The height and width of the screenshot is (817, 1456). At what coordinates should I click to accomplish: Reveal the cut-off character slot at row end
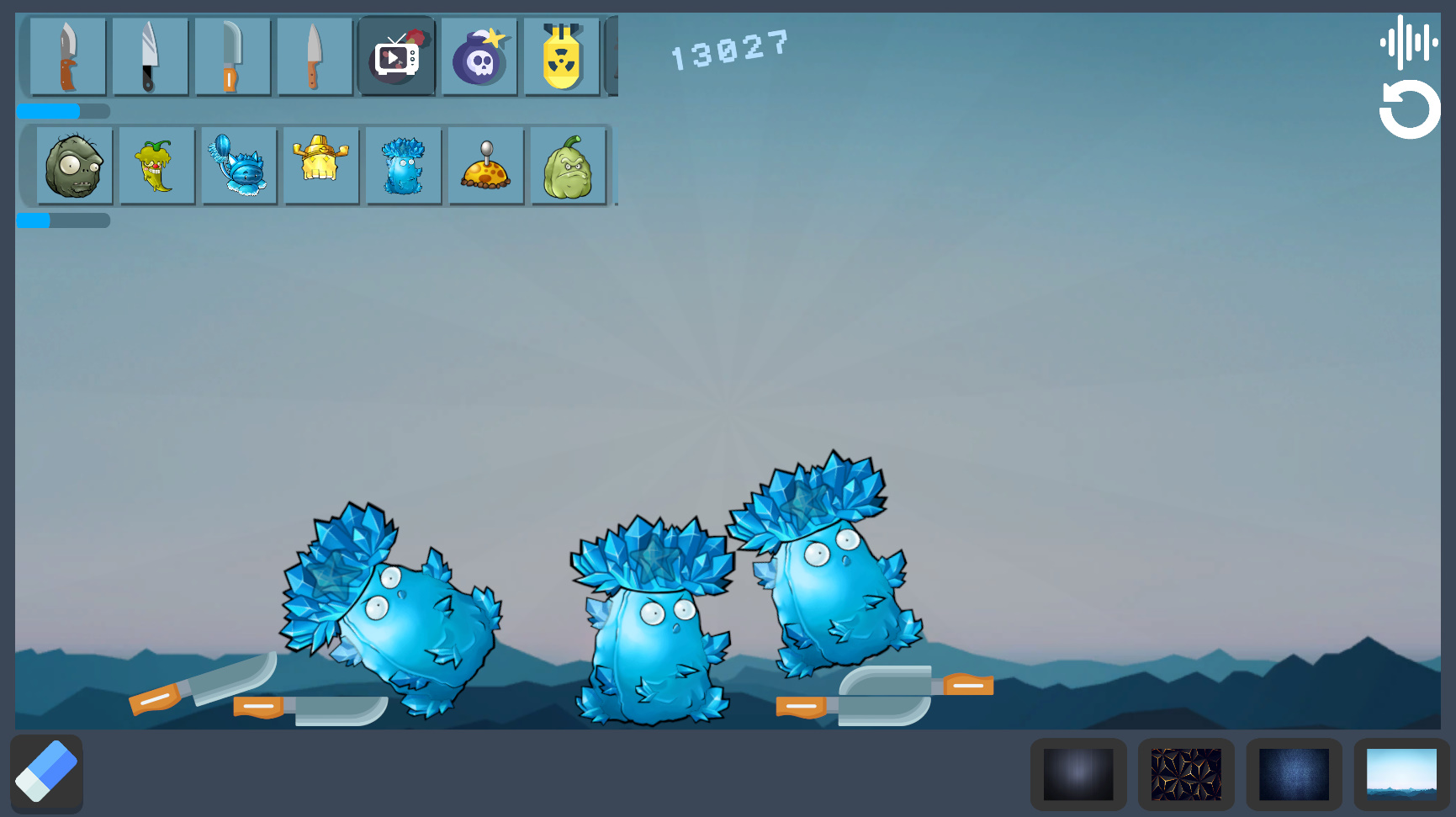click(615, 165)
